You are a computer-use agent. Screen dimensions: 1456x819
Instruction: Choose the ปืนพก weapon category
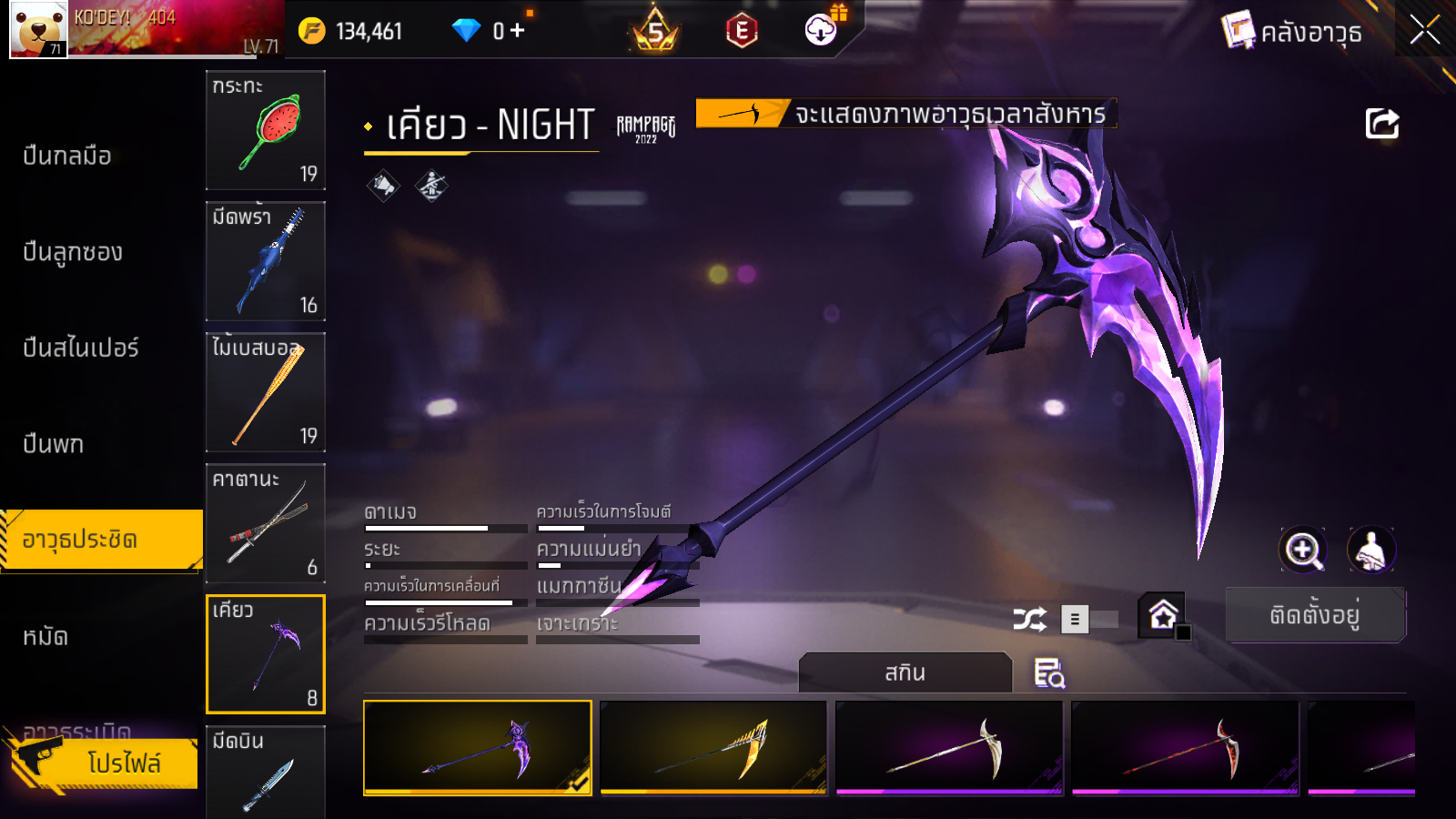tap(54, 444)
